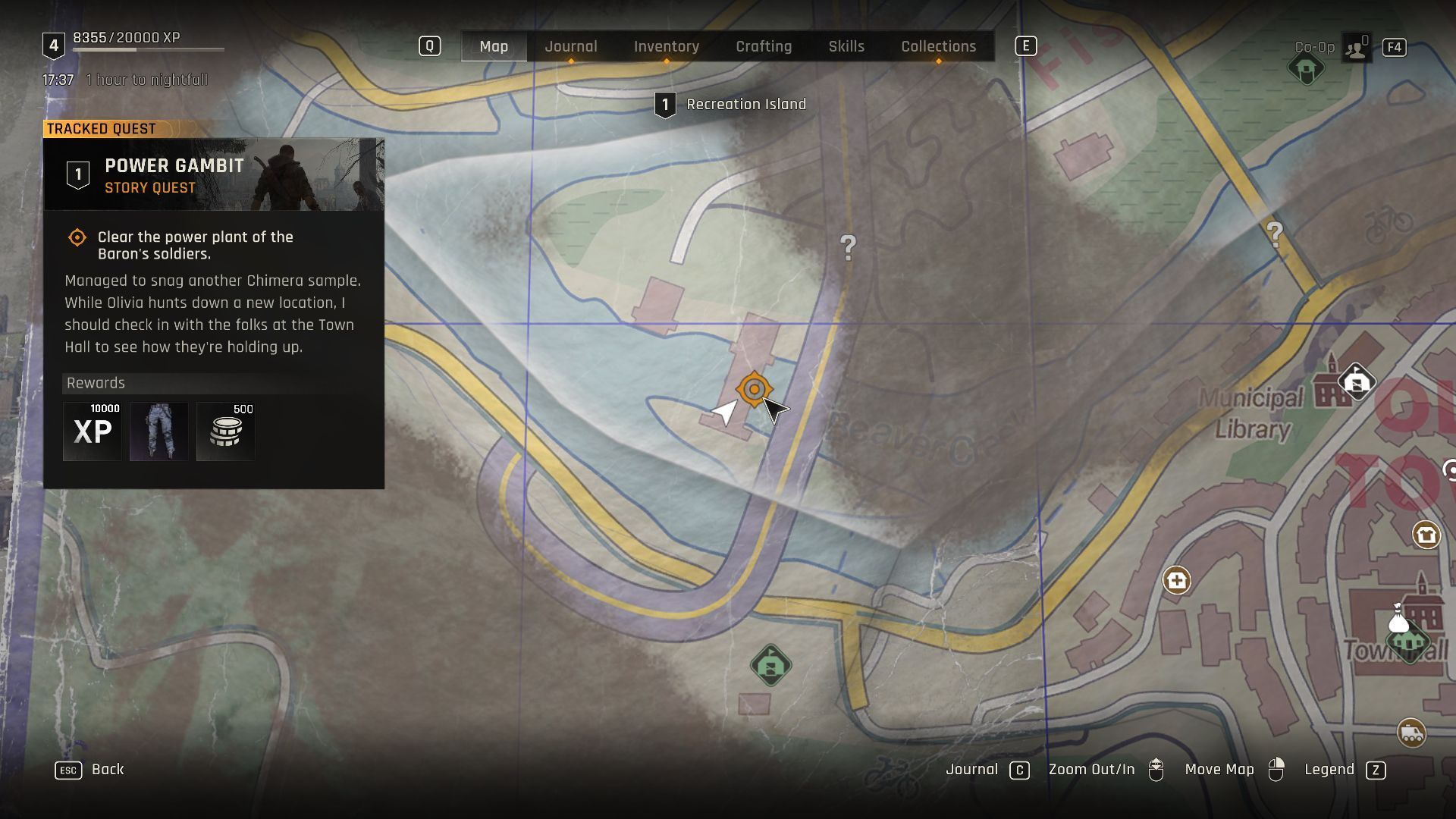The image size is (1456, 819).
Task: Open the Collections tab
Action: (x=938, y=46)
